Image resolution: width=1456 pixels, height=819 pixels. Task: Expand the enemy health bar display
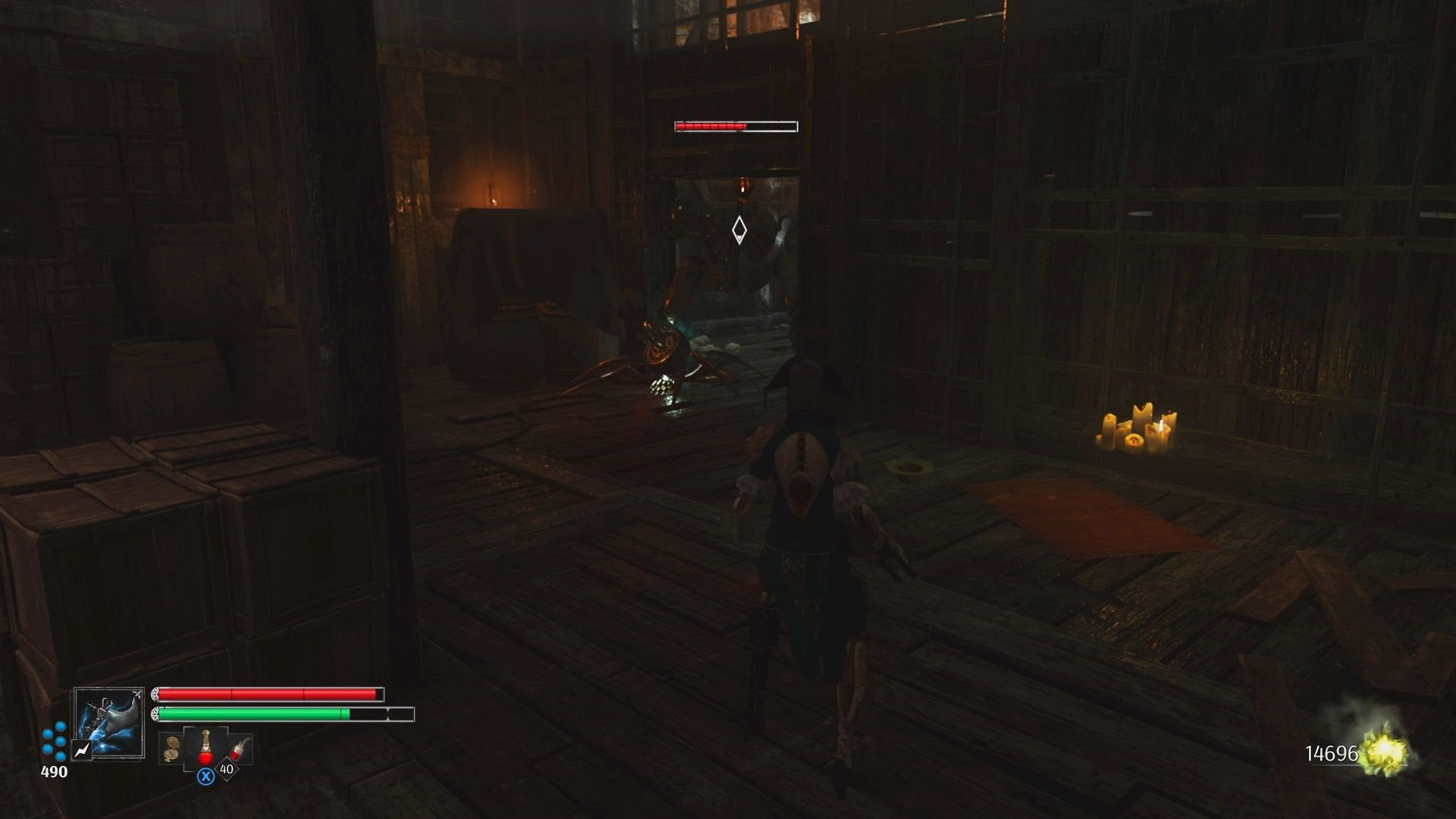735,126
